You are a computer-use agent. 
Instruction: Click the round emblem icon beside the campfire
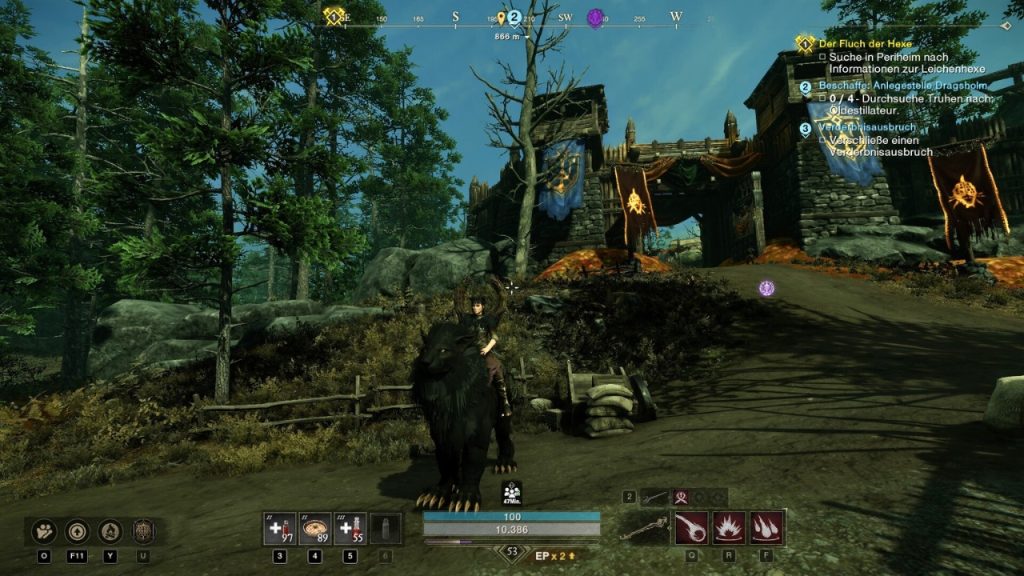click(x=143, y=531)
